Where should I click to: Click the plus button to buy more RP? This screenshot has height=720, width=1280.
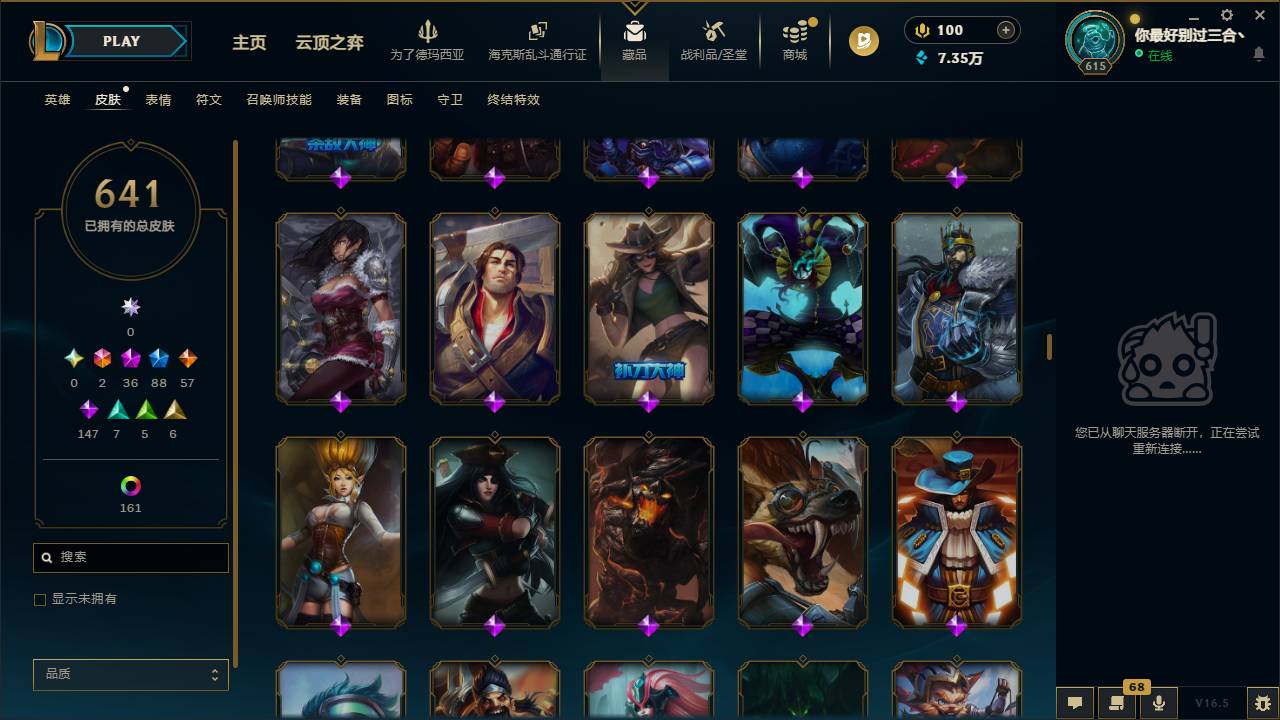coord(1007,30)
